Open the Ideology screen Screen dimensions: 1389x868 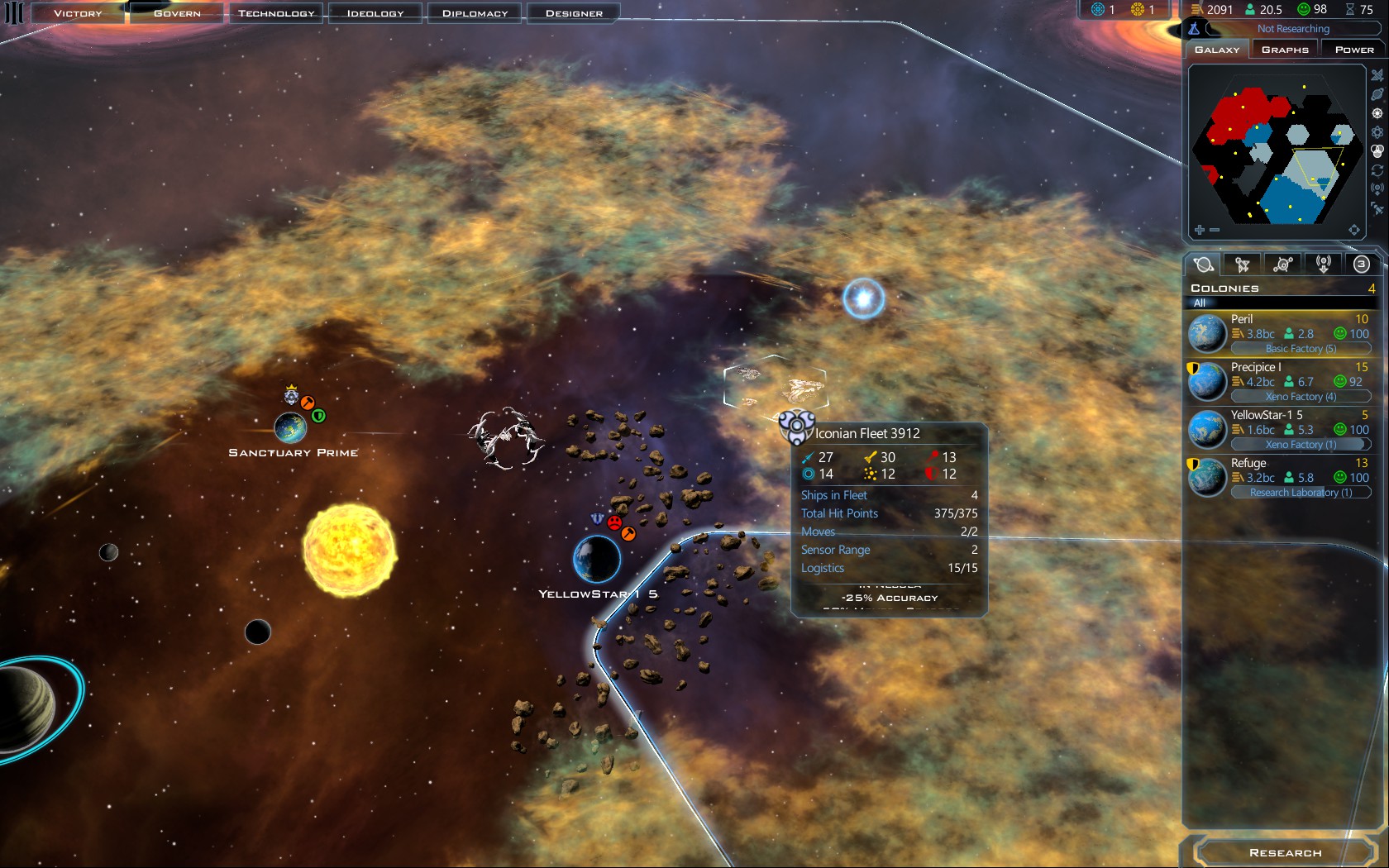tap(375, 13)
